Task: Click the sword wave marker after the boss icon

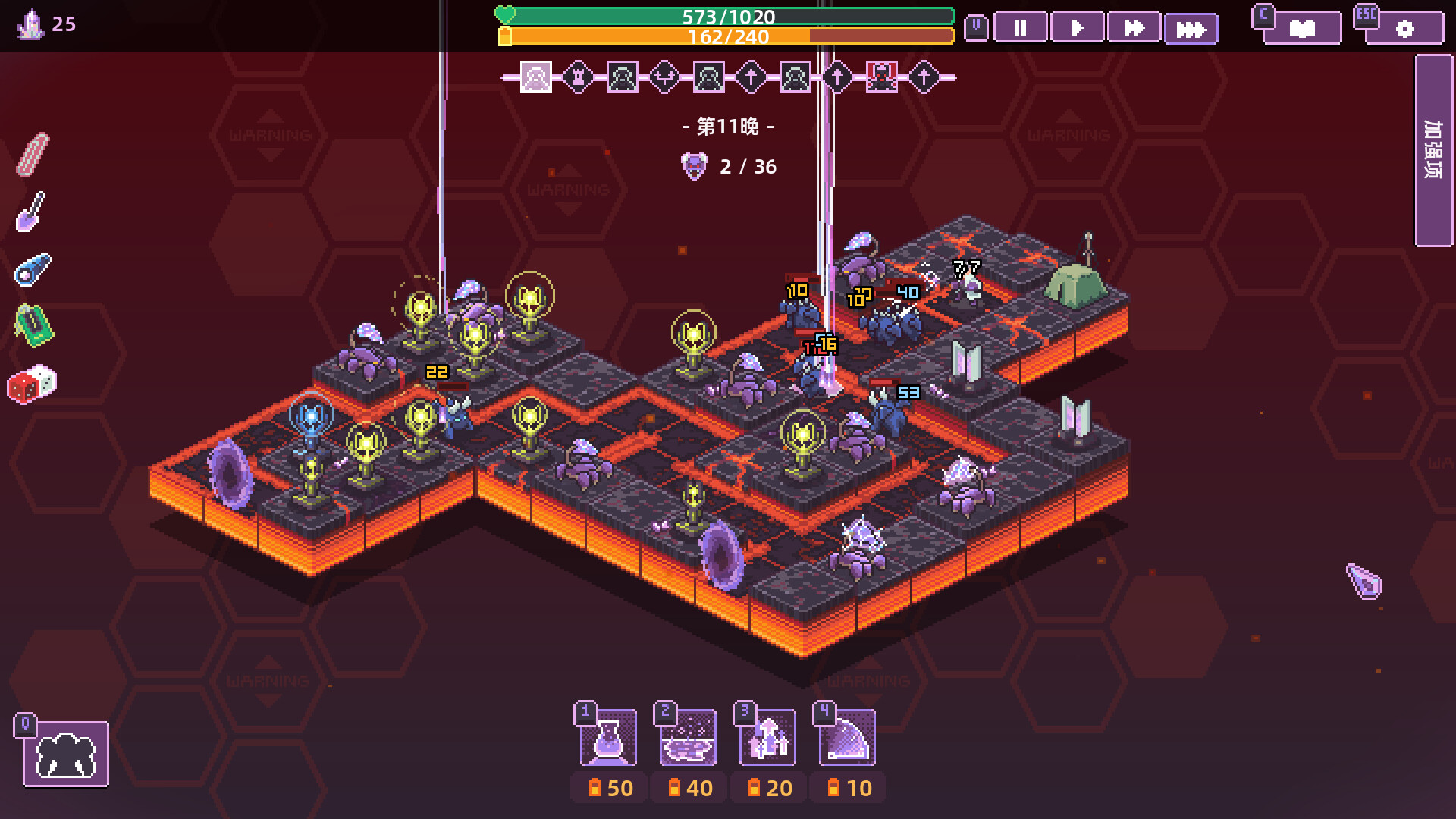Action: [x=923, y=77]
